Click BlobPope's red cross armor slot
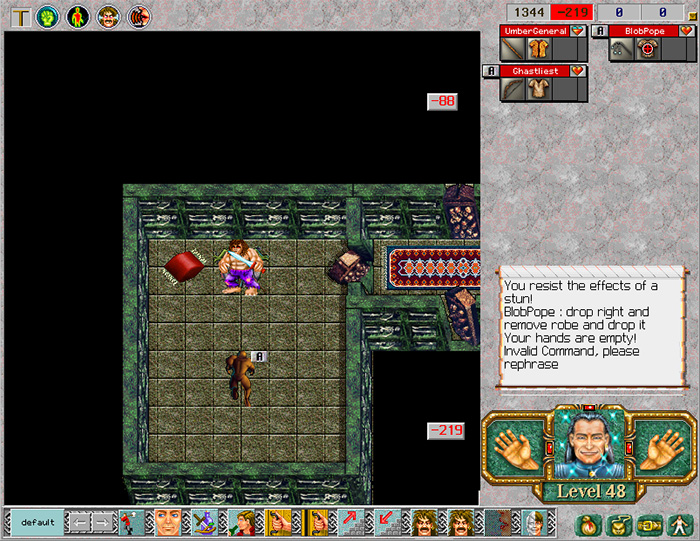 coord(649,49)
